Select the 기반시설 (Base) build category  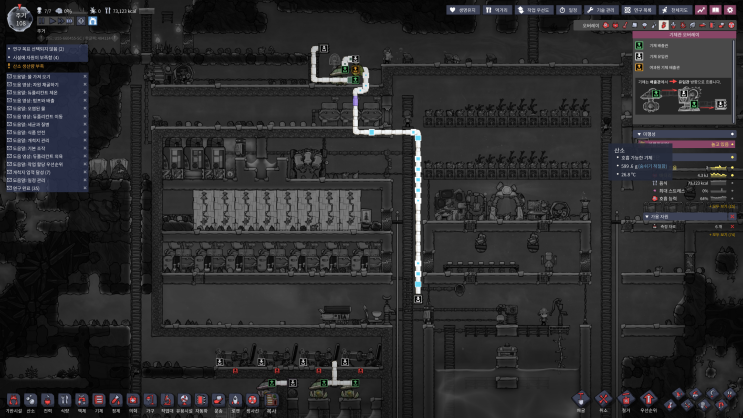point(13,401)
